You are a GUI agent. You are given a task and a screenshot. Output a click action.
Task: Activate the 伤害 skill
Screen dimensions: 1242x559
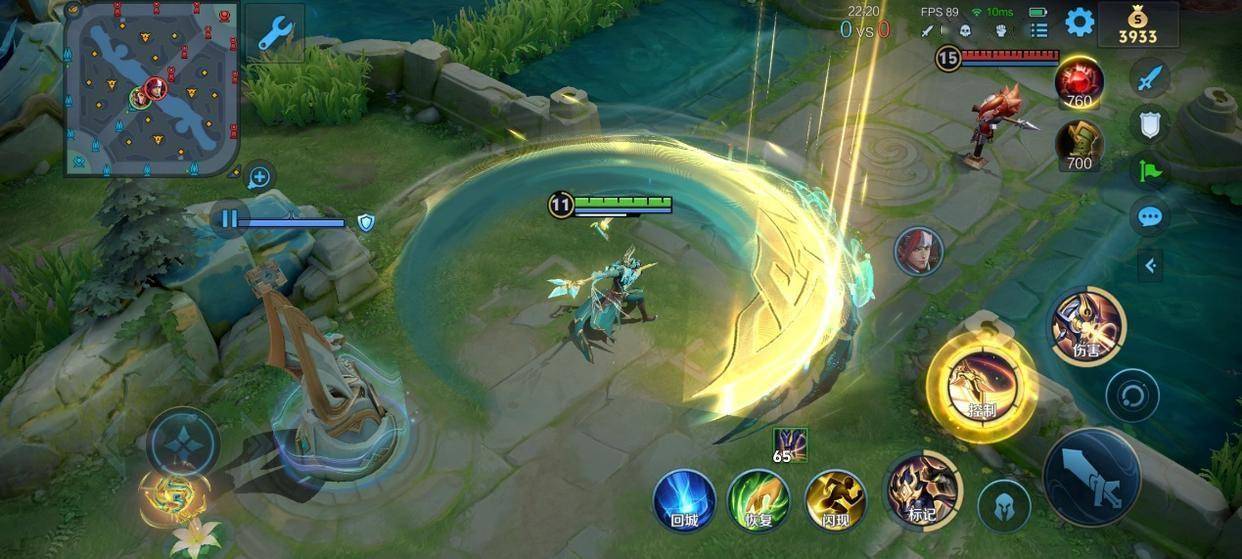[x=1087, y=325]
